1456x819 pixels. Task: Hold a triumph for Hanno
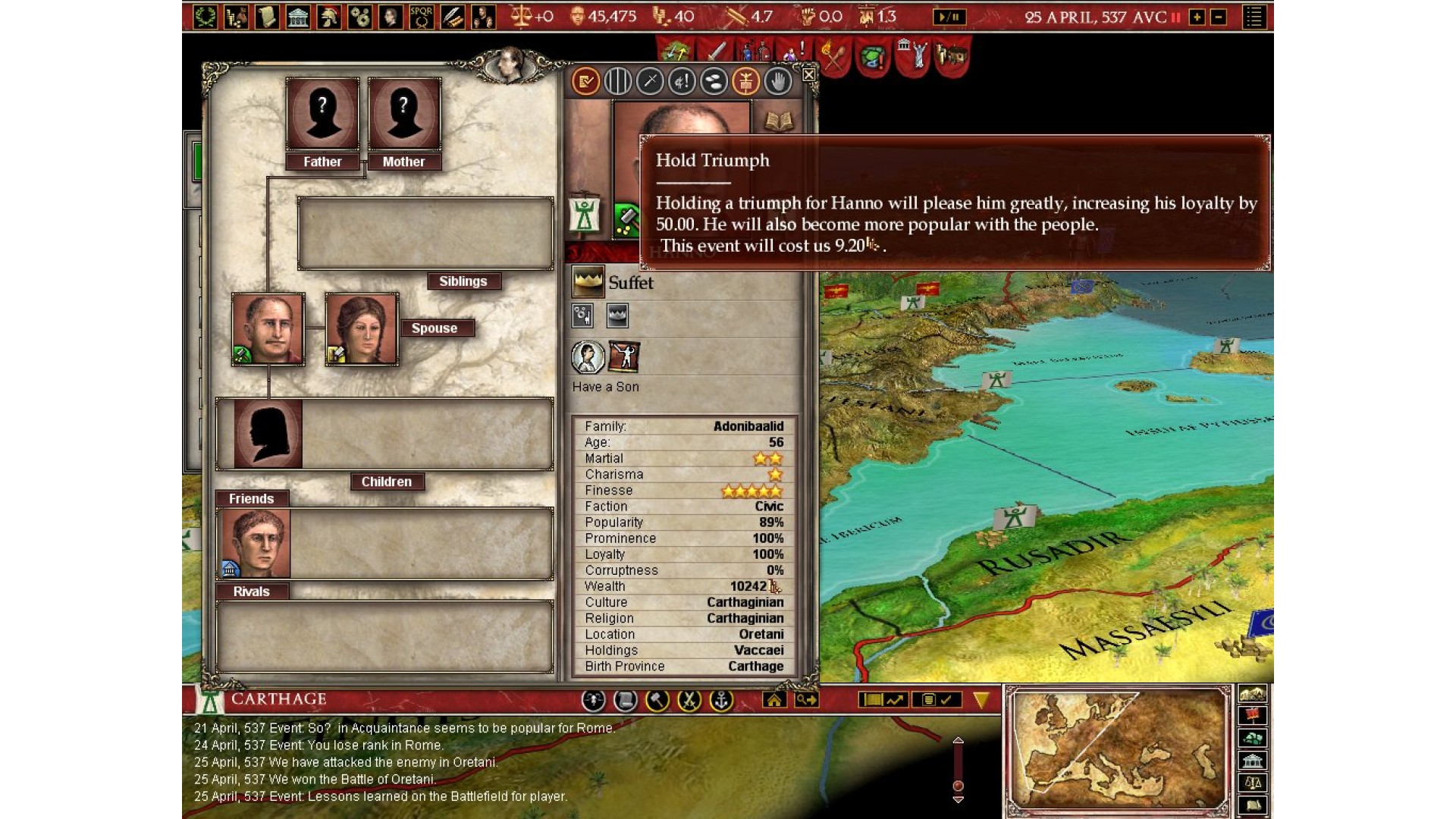click(746, 81)
